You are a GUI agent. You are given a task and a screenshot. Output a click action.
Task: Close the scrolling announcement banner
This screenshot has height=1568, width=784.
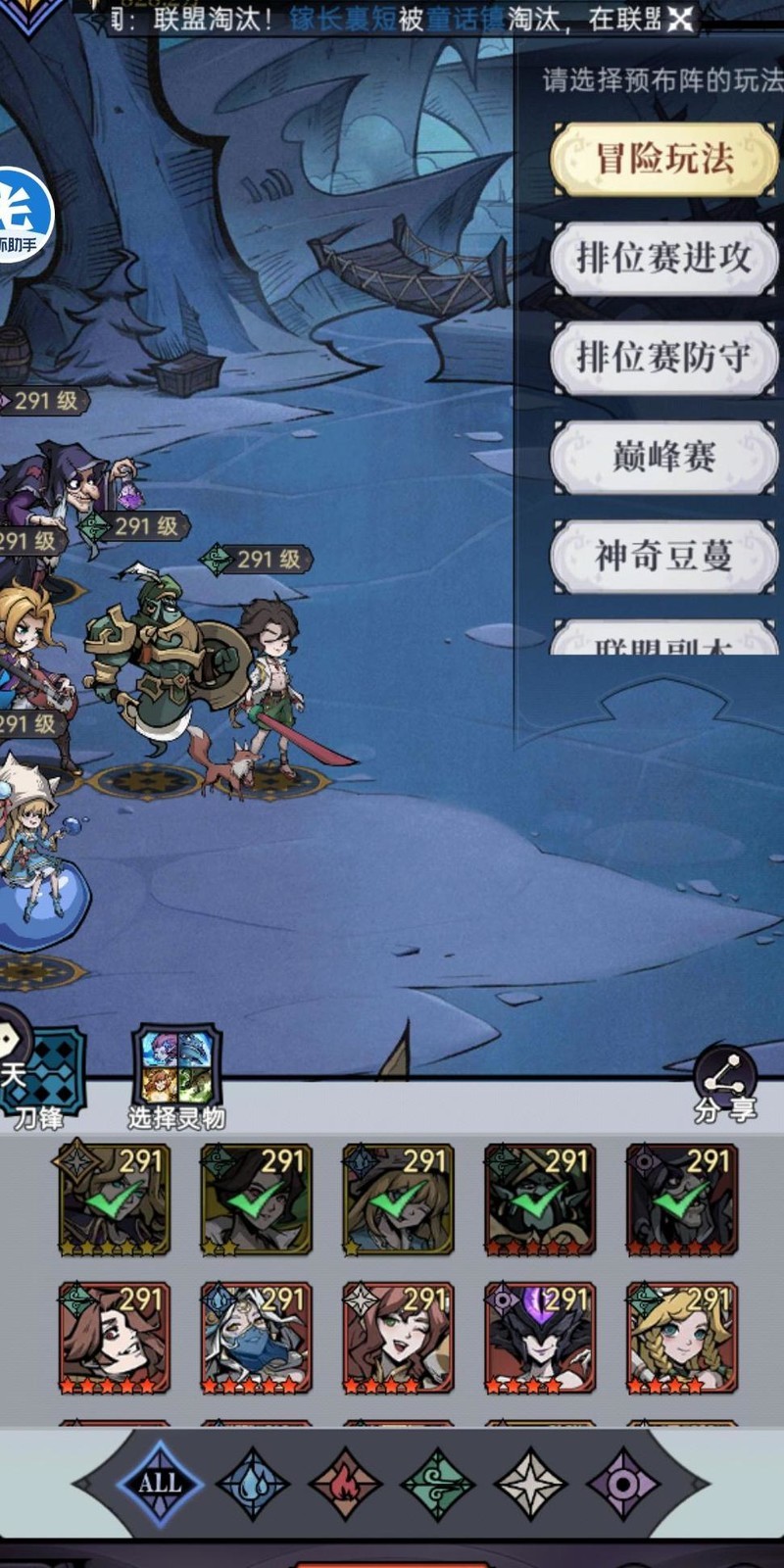(x=680, y=19)
